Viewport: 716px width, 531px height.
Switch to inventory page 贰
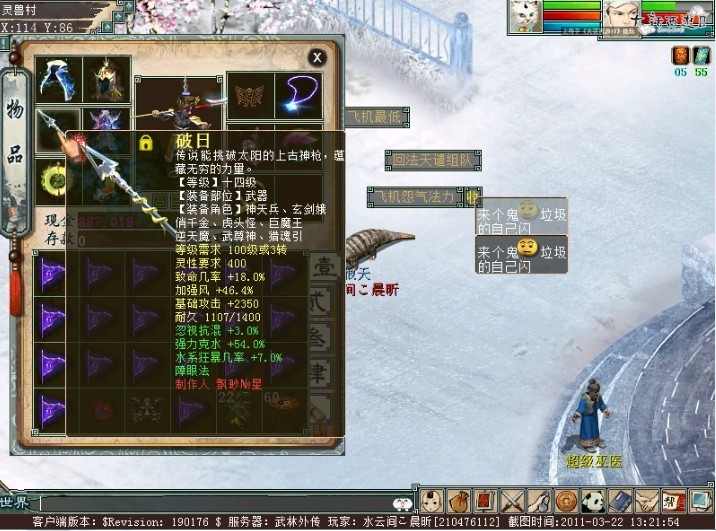[324, 304]
